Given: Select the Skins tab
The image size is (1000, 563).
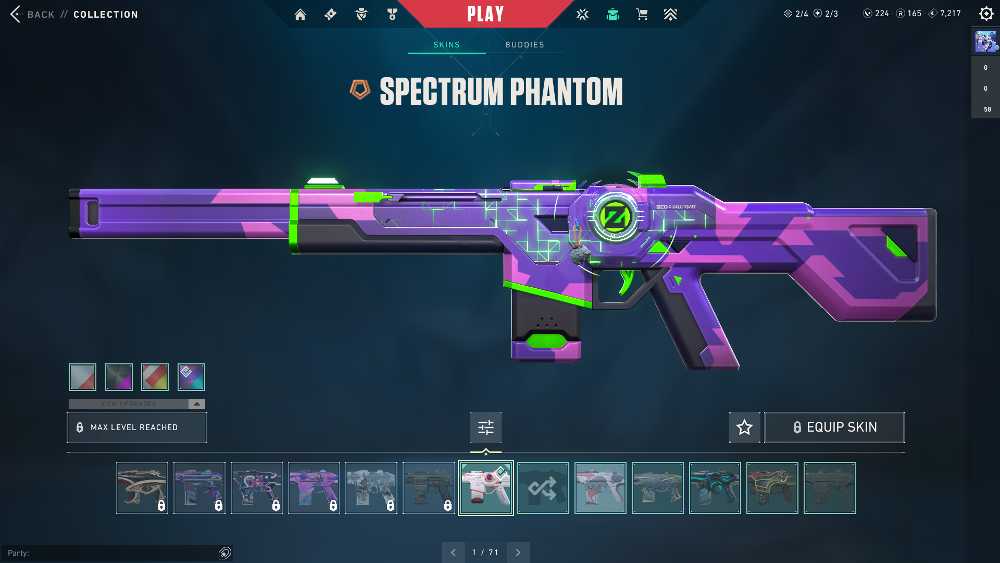Looking at the screenshot, I should pos(447,45).
